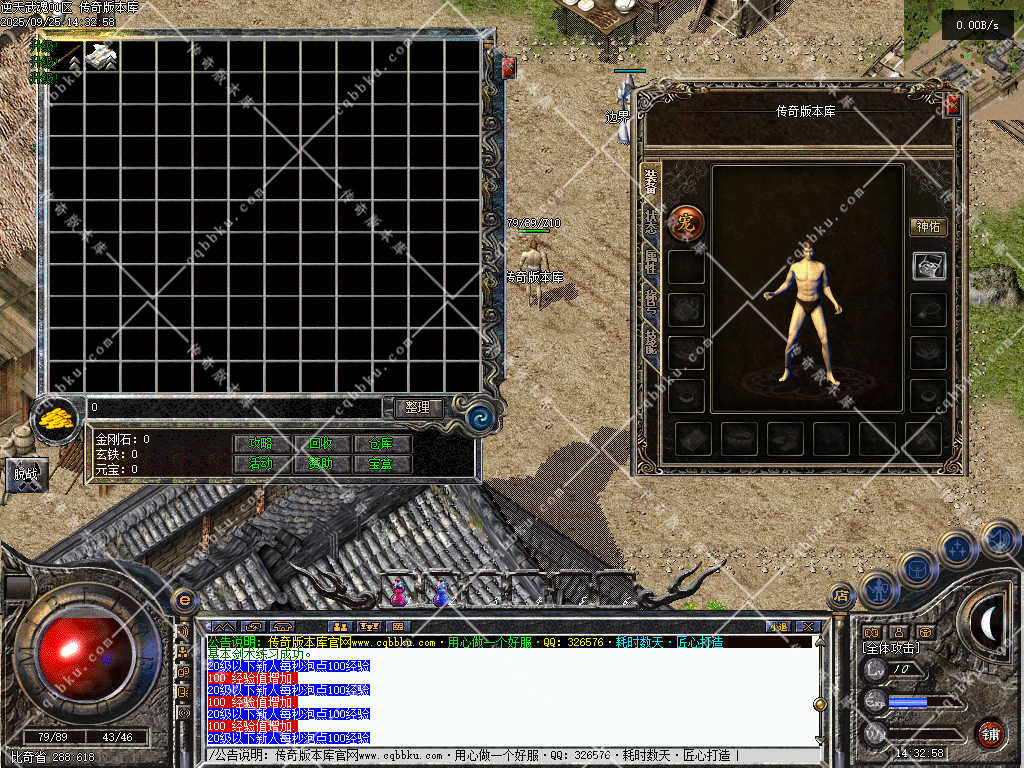The width and height of the screenshot is (1024, 768).
Task: Click the gold coins pile icon
Action: click(57, 418)
